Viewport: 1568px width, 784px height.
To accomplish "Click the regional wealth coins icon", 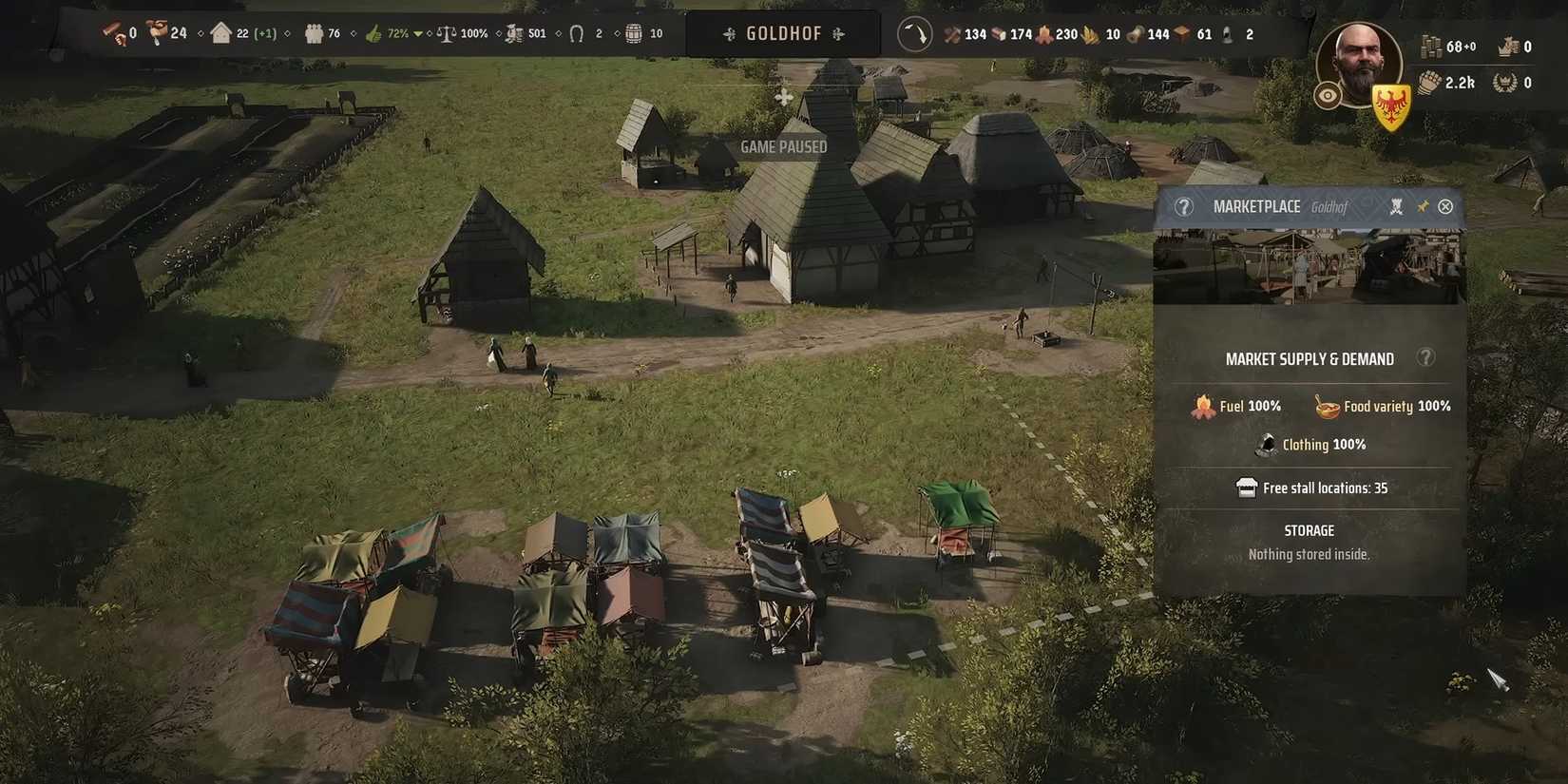I will (514, 33).
